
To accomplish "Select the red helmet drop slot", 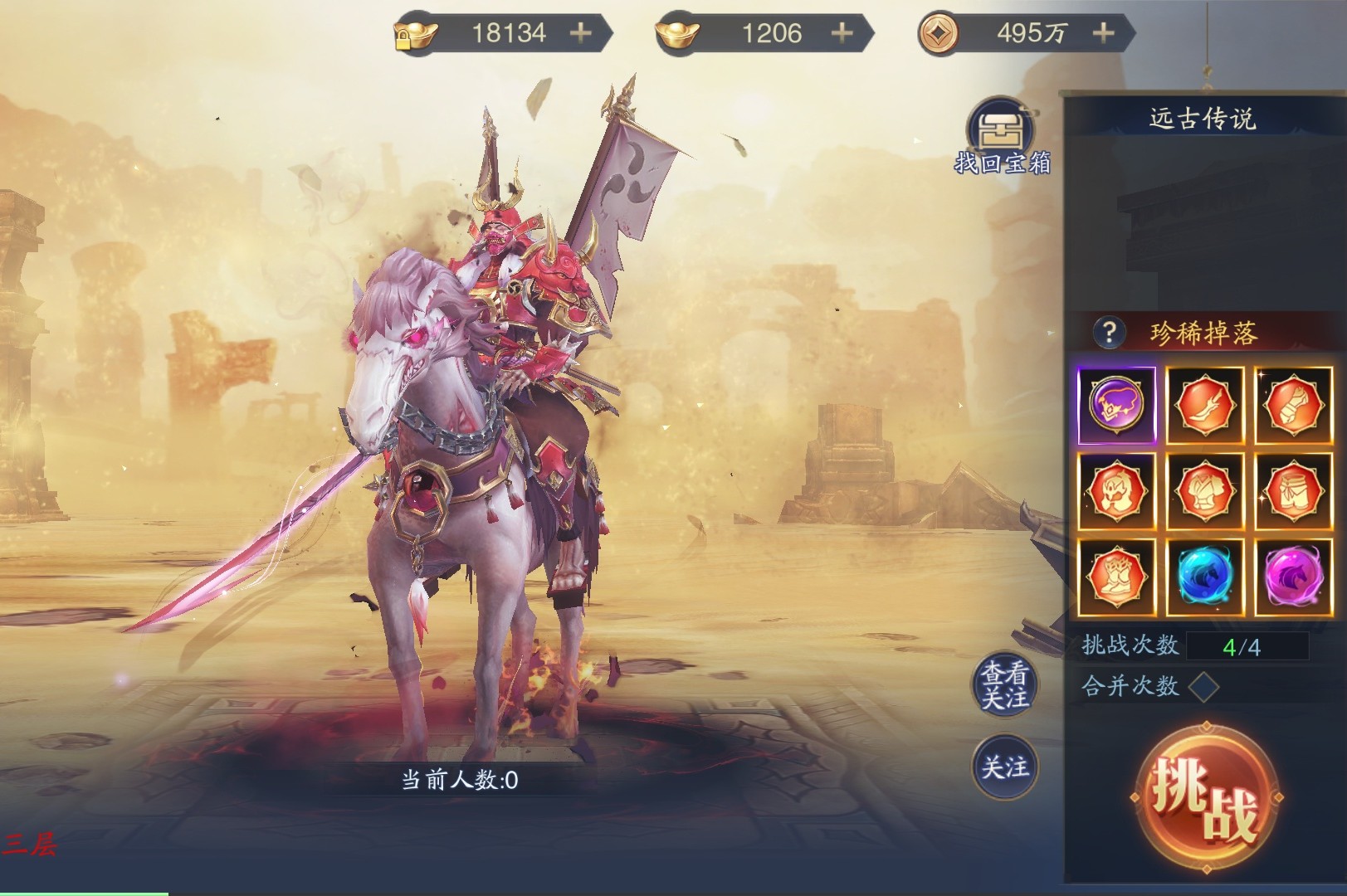I will coord(1116,492).
